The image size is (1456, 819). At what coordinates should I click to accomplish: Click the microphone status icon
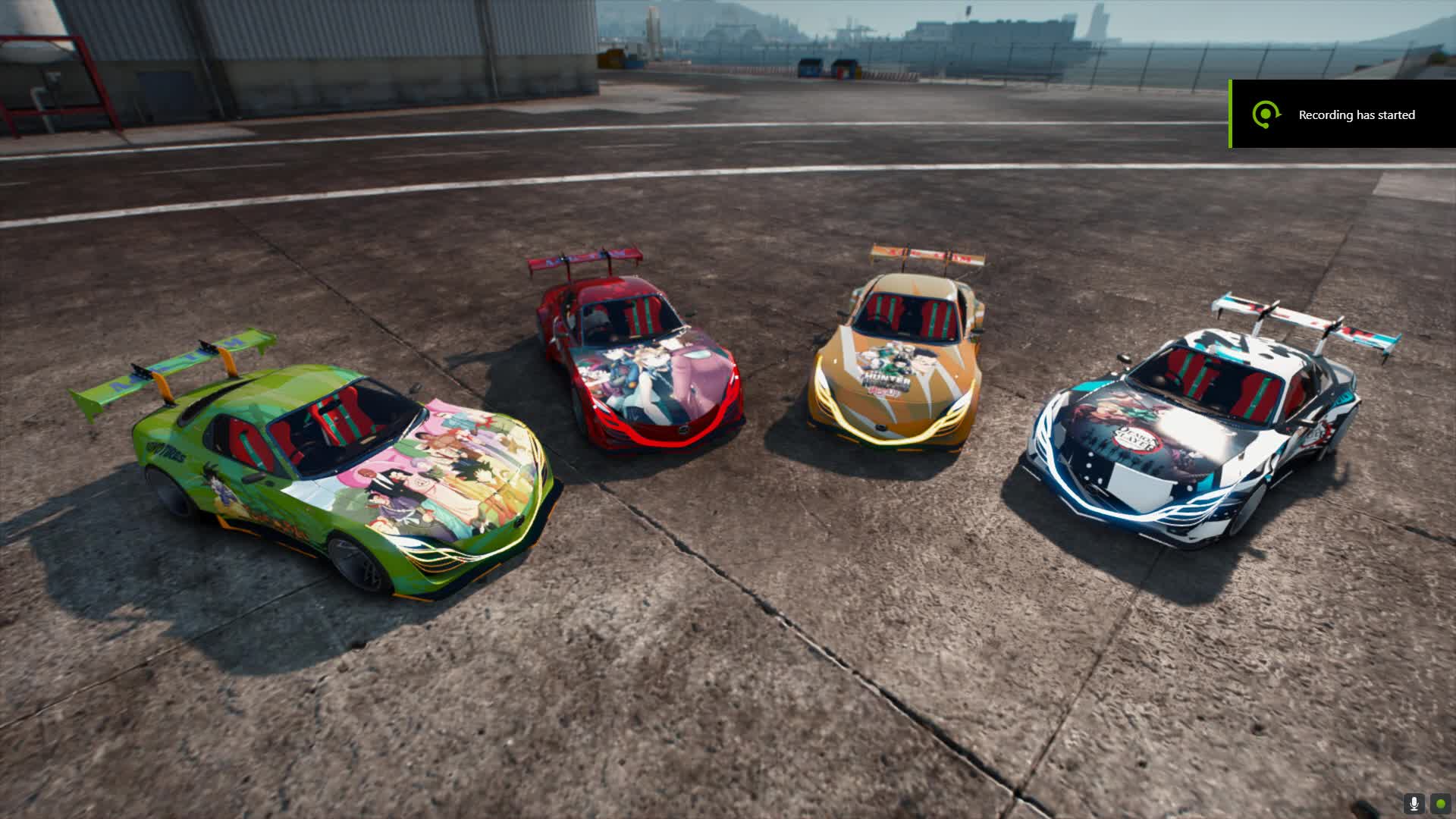(1414, 804)
